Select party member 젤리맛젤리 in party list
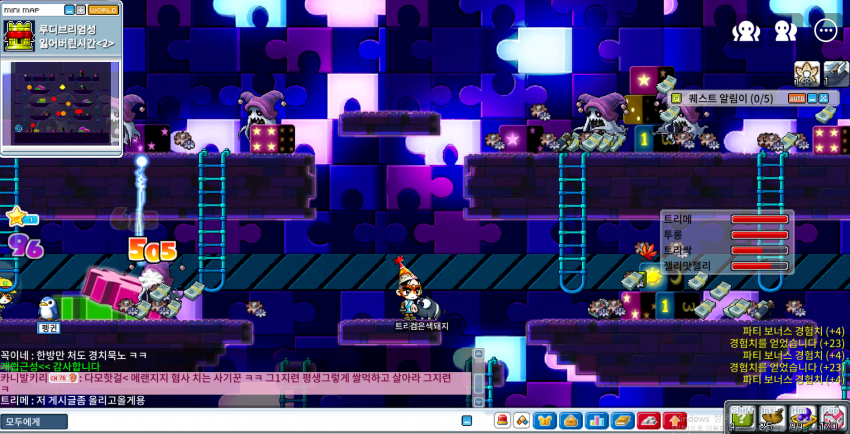 pyautogui.click(x=727, y=266)
